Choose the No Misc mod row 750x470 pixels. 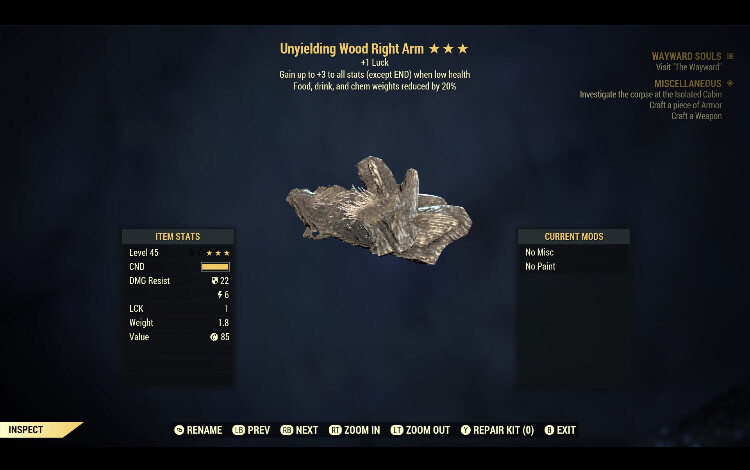pos(573,253)
